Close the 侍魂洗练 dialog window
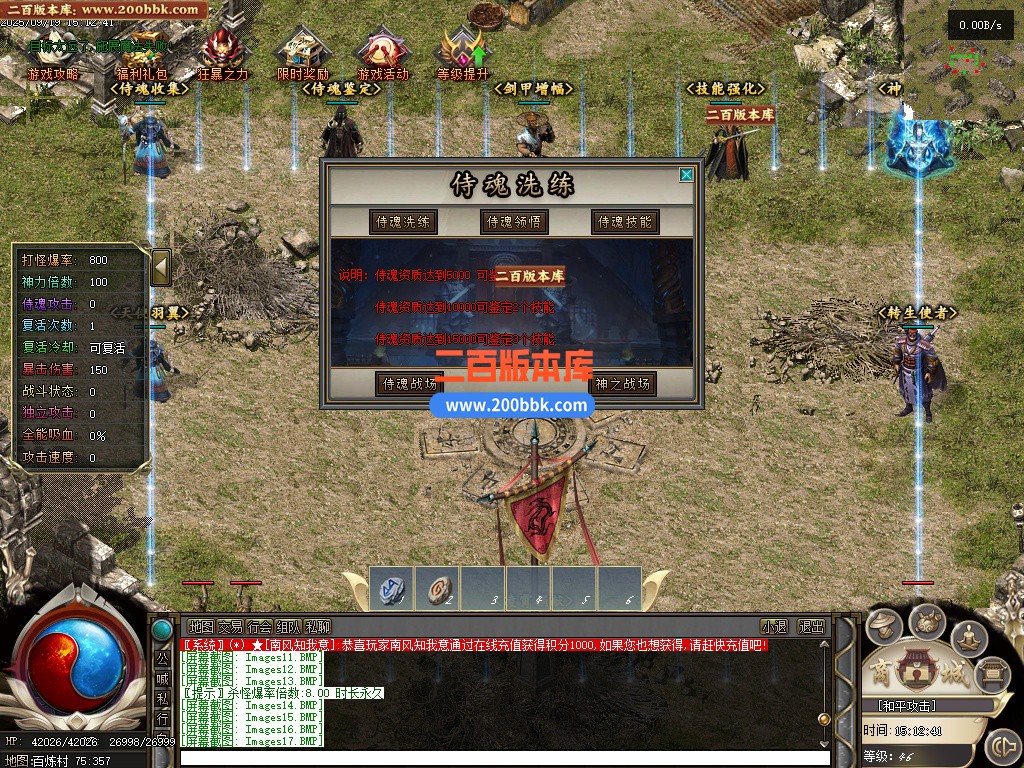 coord(686,175)
